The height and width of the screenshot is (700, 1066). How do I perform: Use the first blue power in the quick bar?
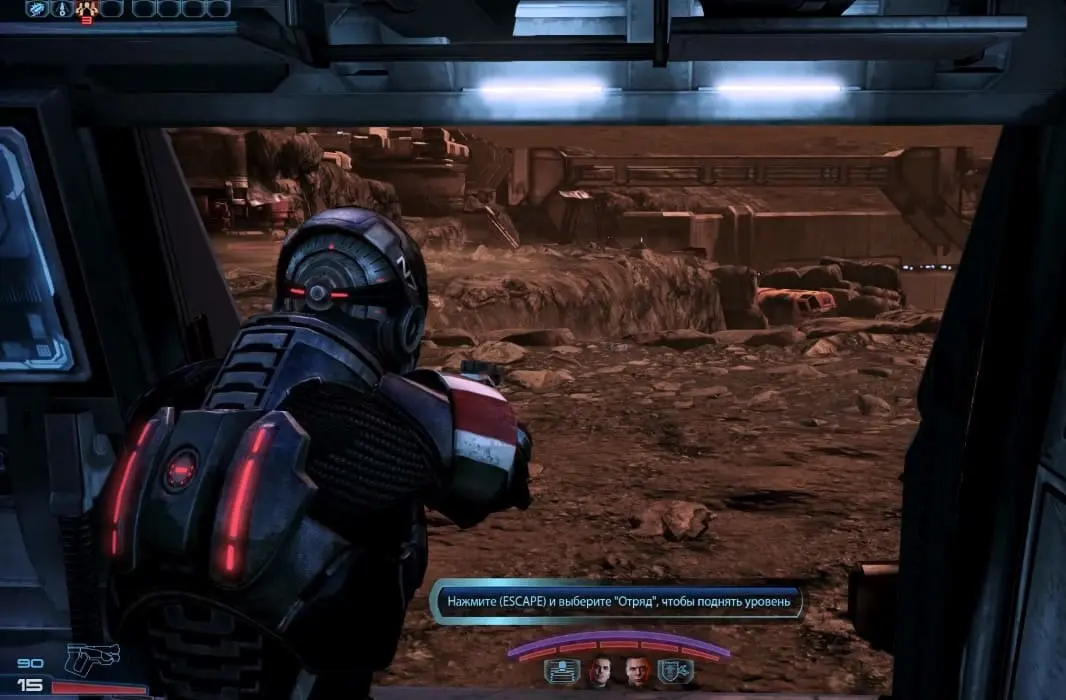[38, 9]
